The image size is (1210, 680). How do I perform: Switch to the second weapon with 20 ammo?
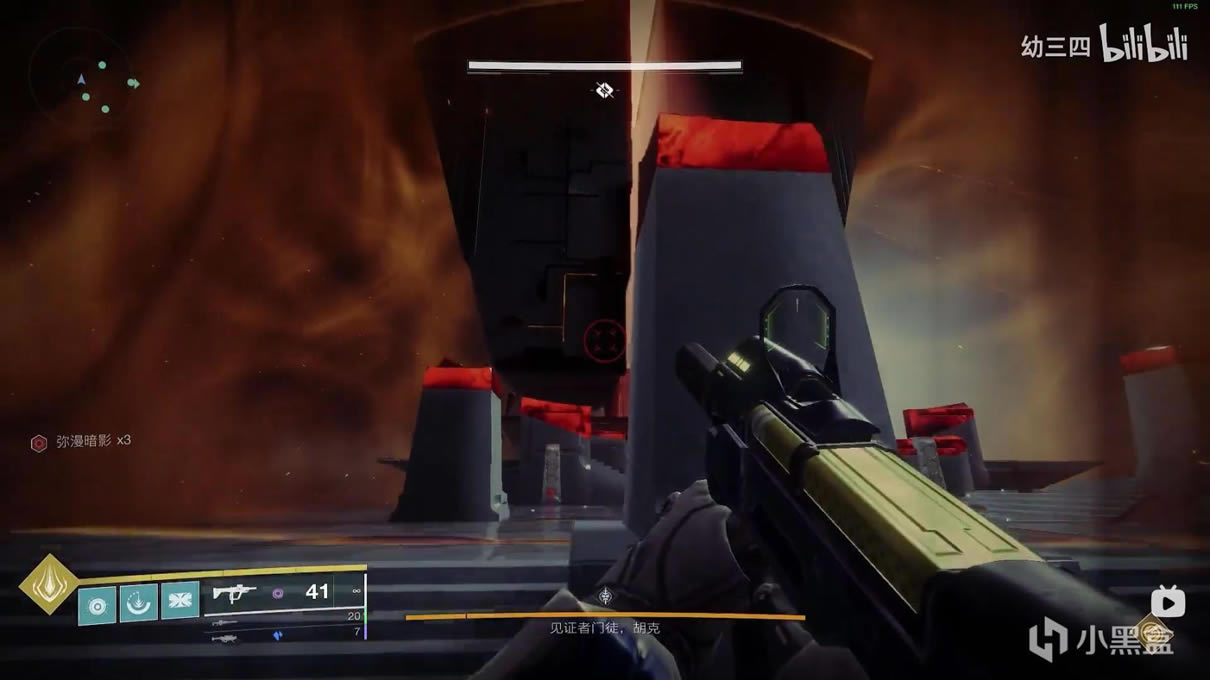(226, 621)
